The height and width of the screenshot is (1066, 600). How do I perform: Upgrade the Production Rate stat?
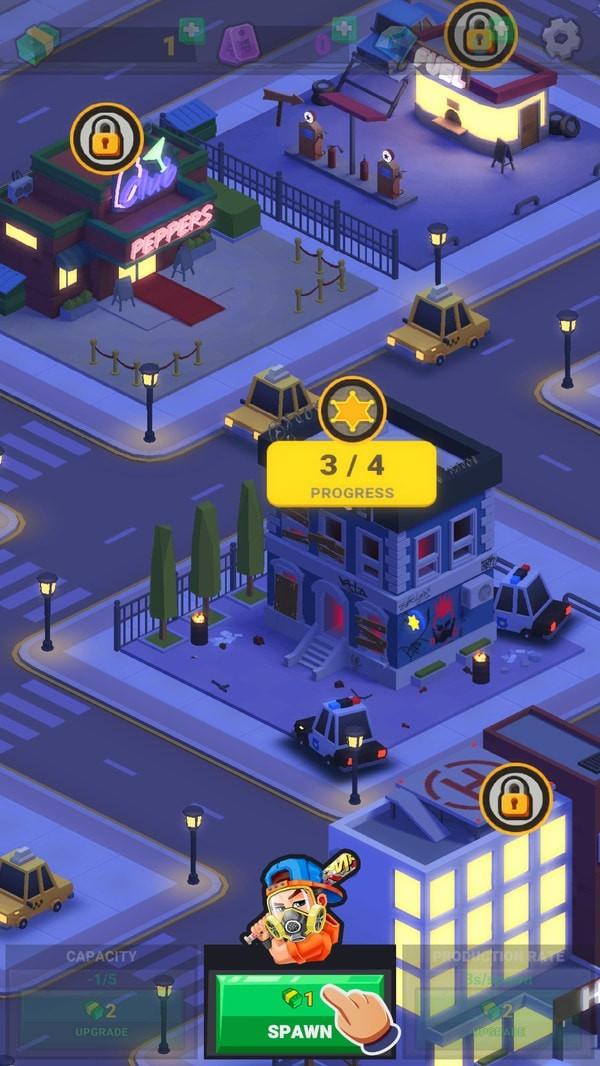497,1018
